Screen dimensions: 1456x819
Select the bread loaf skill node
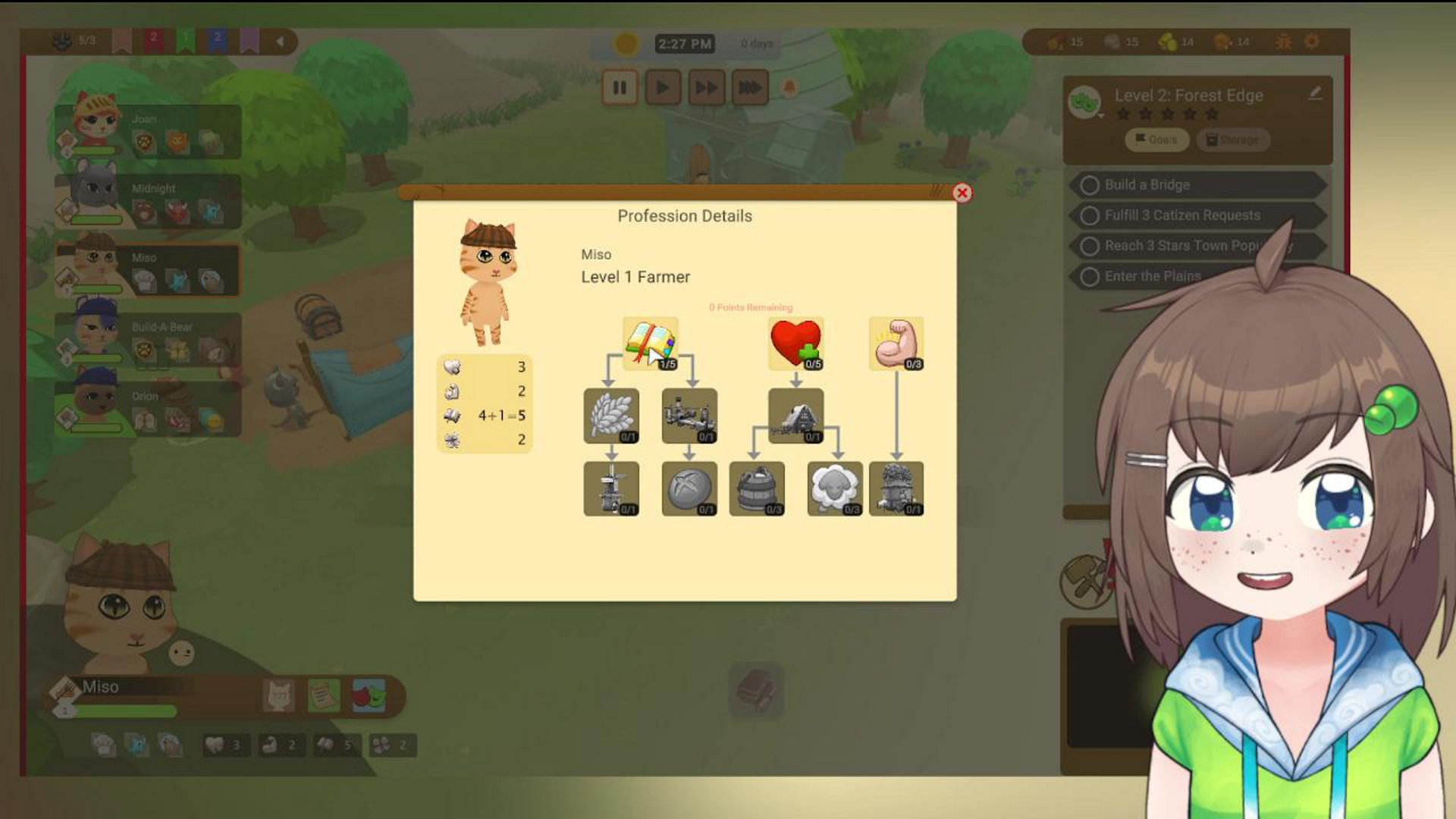[689, 488]
